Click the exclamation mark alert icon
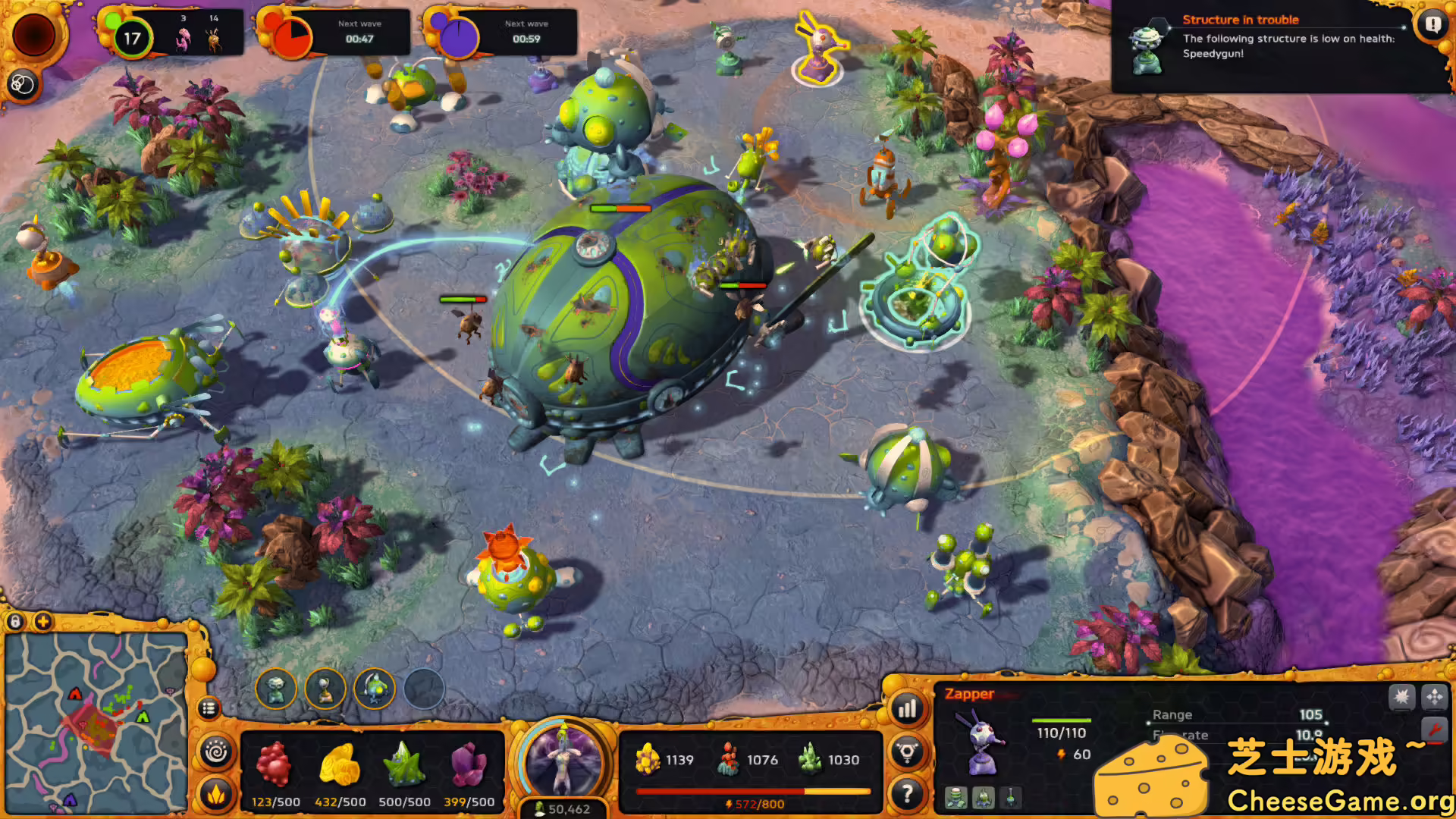 pyautogui.click(x=1432, y=24)
